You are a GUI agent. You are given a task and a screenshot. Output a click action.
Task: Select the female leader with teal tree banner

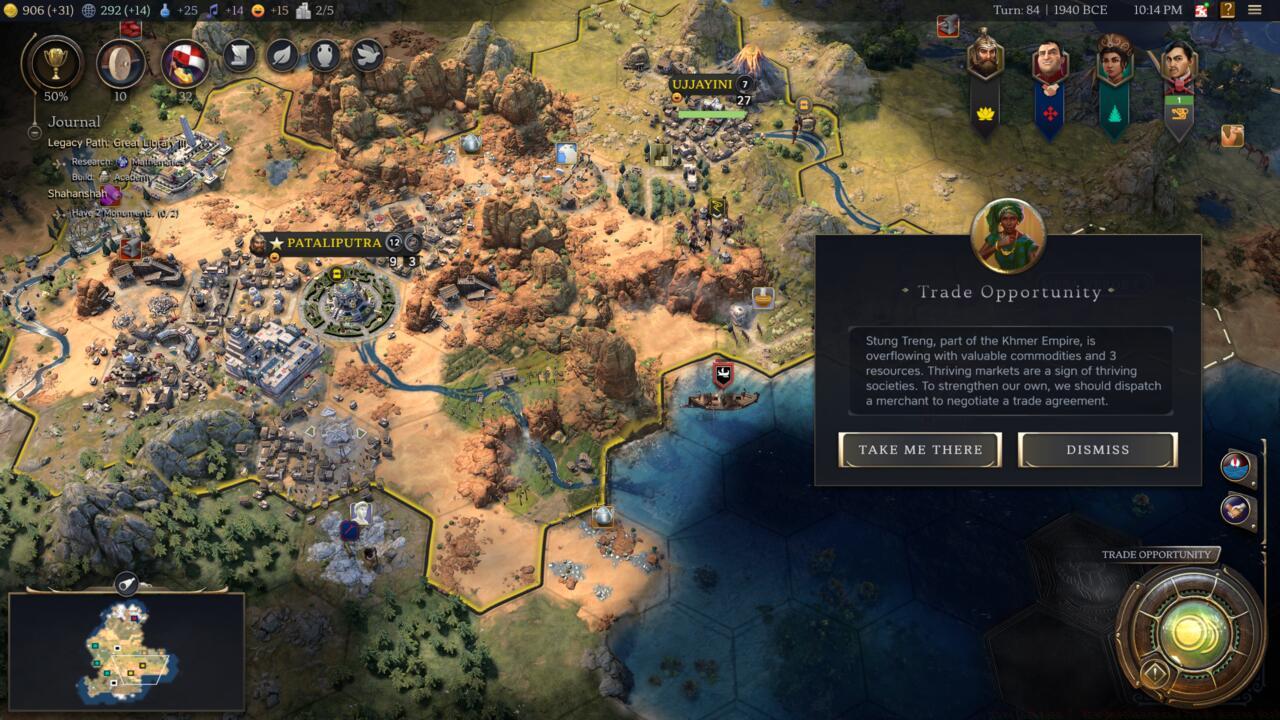[x=1113, y=62]
